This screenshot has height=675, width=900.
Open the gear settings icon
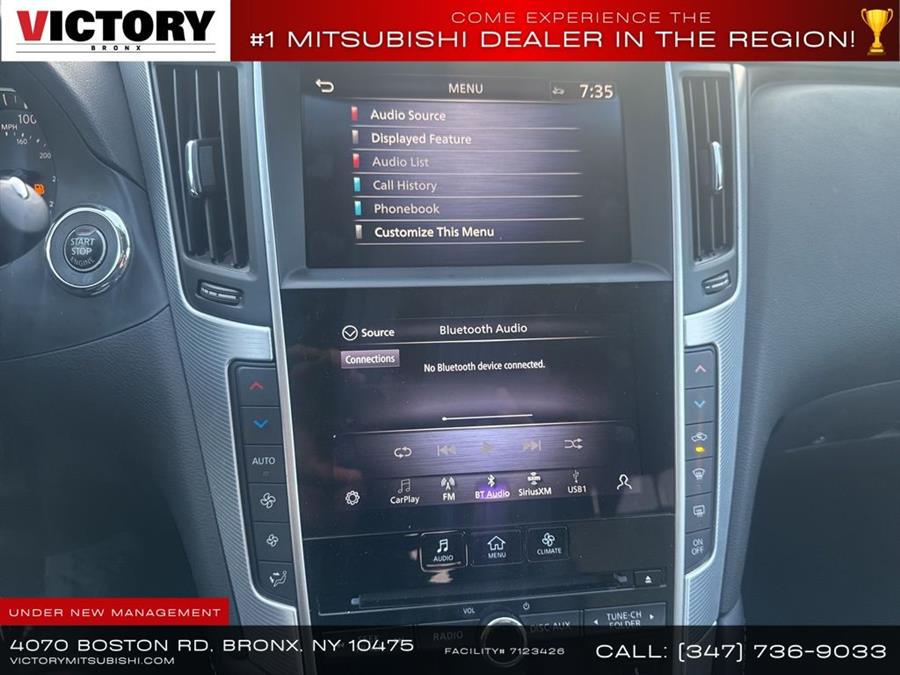click(352, 497)
